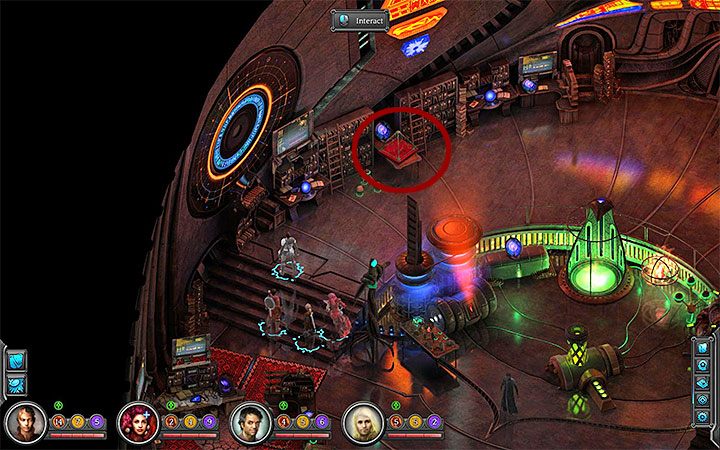Viewport: 720px width, 450px height.
Task: Select the red-haired woman's portrait
Action: (137, 423)
